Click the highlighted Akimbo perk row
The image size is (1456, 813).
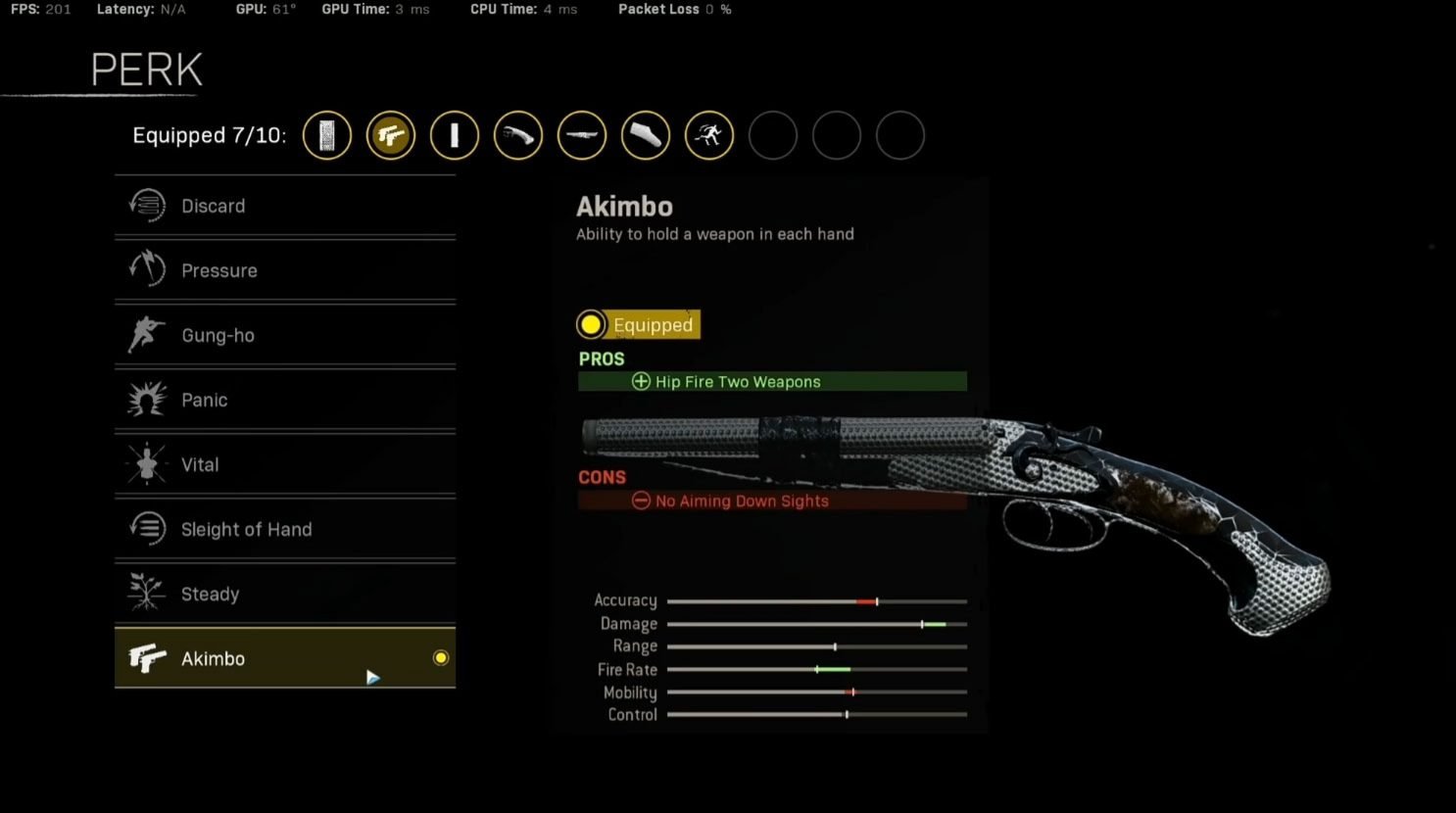(284, 658)
